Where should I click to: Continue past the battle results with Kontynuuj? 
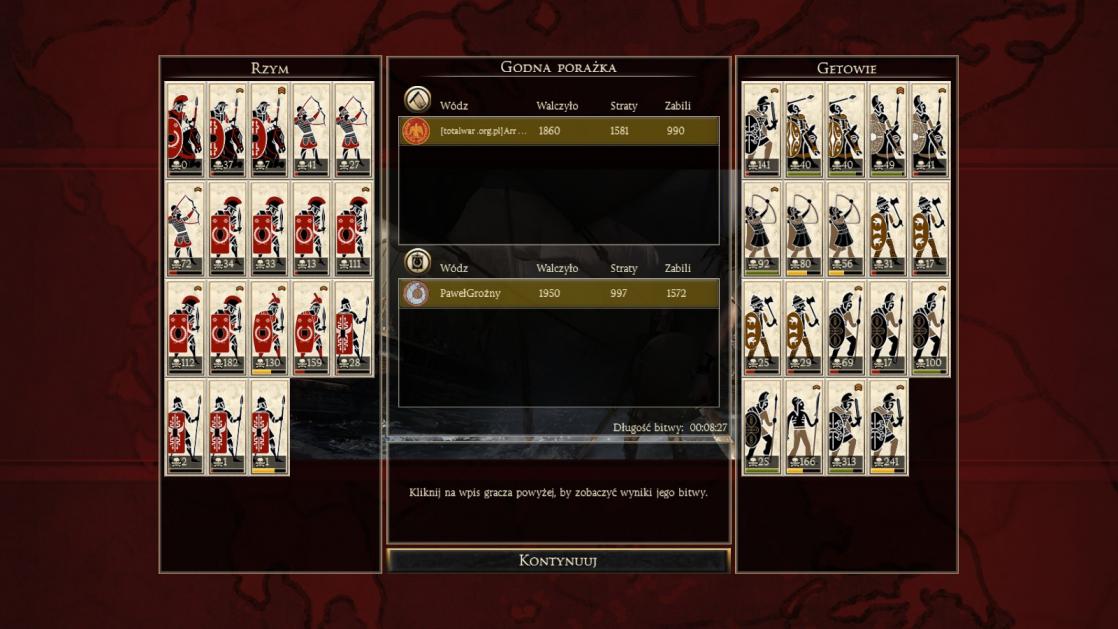(558, 560)
